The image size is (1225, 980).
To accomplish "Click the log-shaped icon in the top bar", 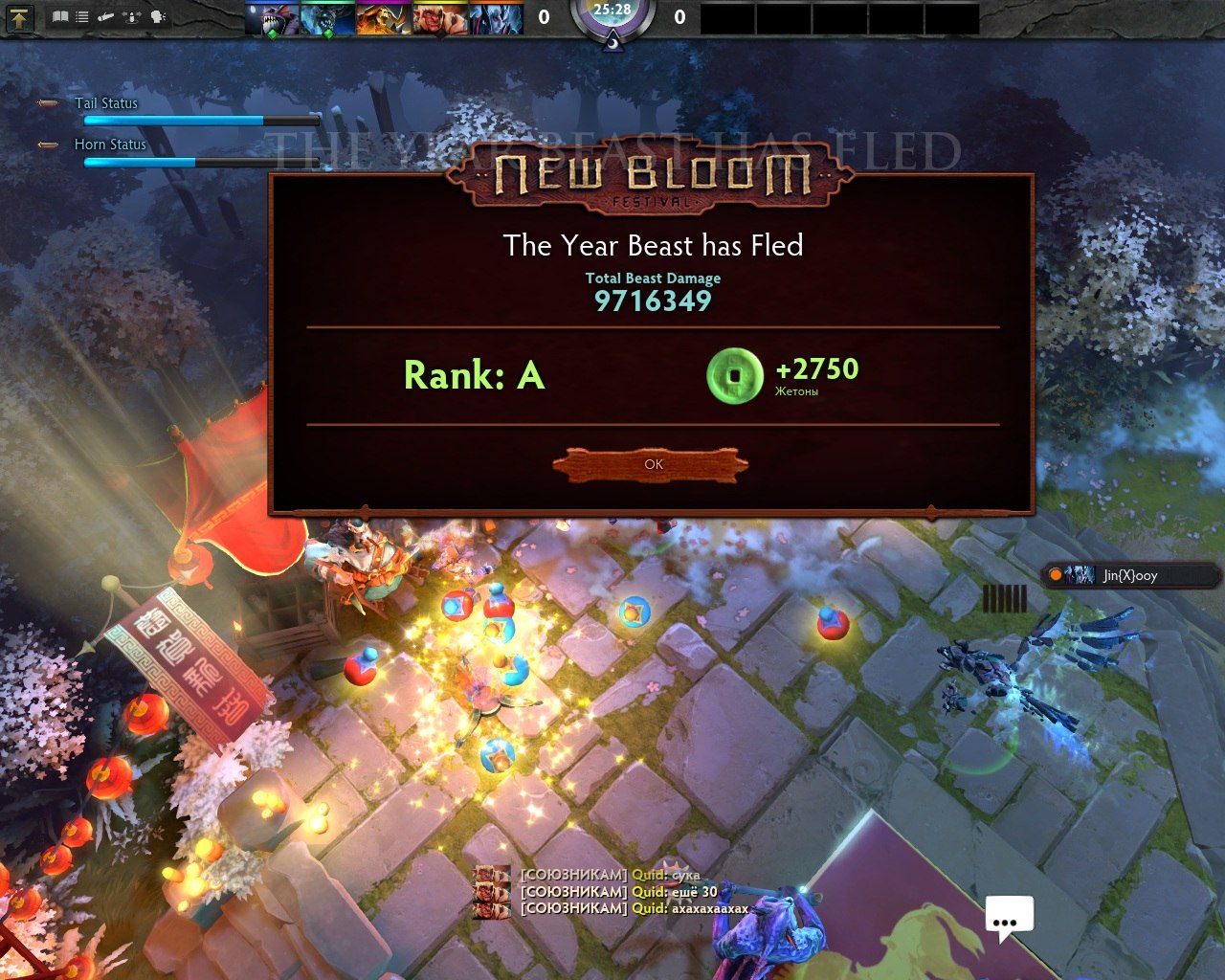I will pos(106,16).
